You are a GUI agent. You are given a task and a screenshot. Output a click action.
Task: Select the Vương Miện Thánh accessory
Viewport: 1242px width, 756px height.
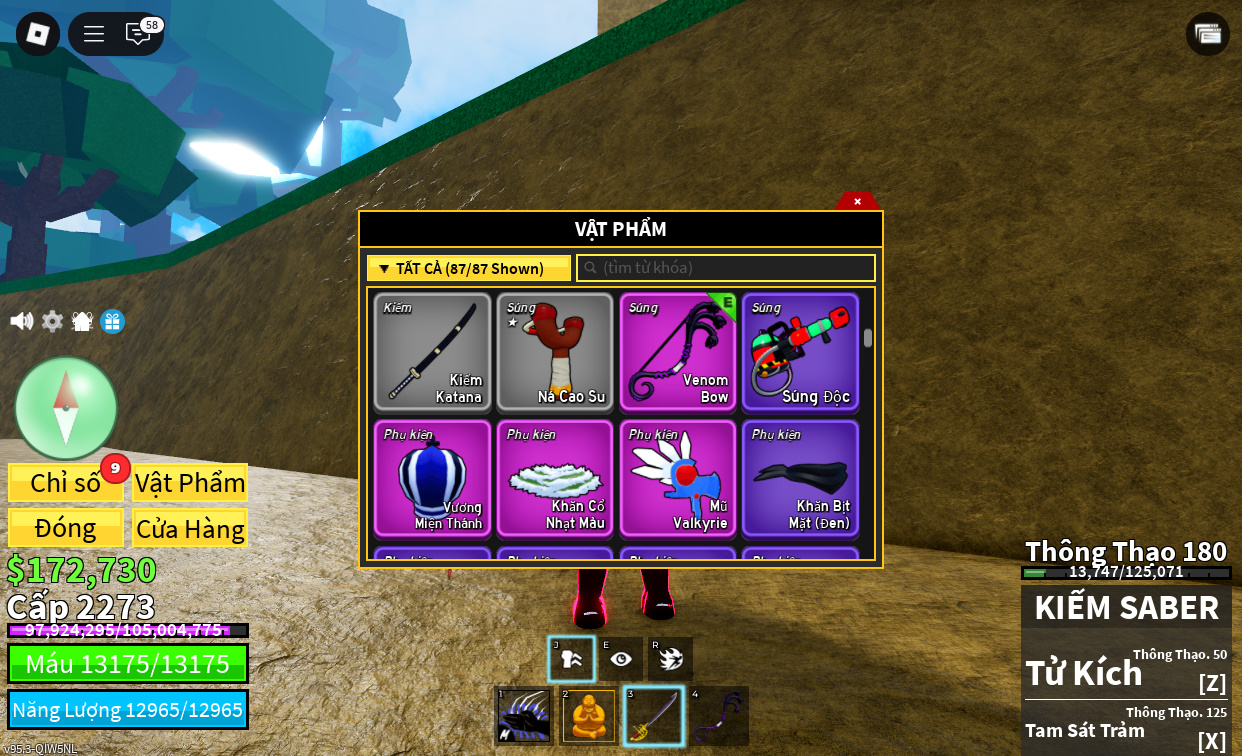(x=433, y=479)
